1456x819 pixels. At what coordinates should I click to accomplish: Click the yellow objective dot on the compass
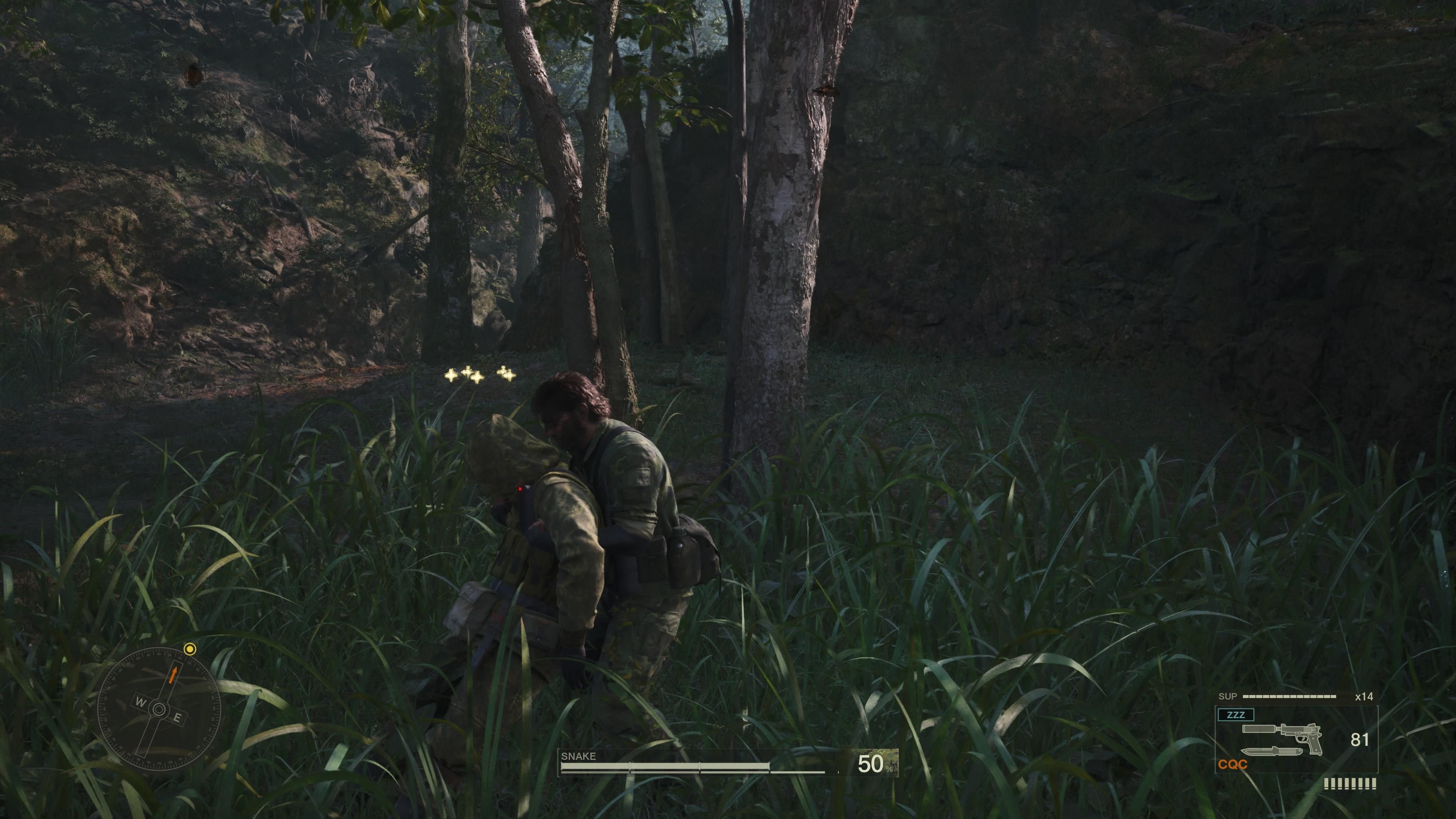(x=190, y=650)
